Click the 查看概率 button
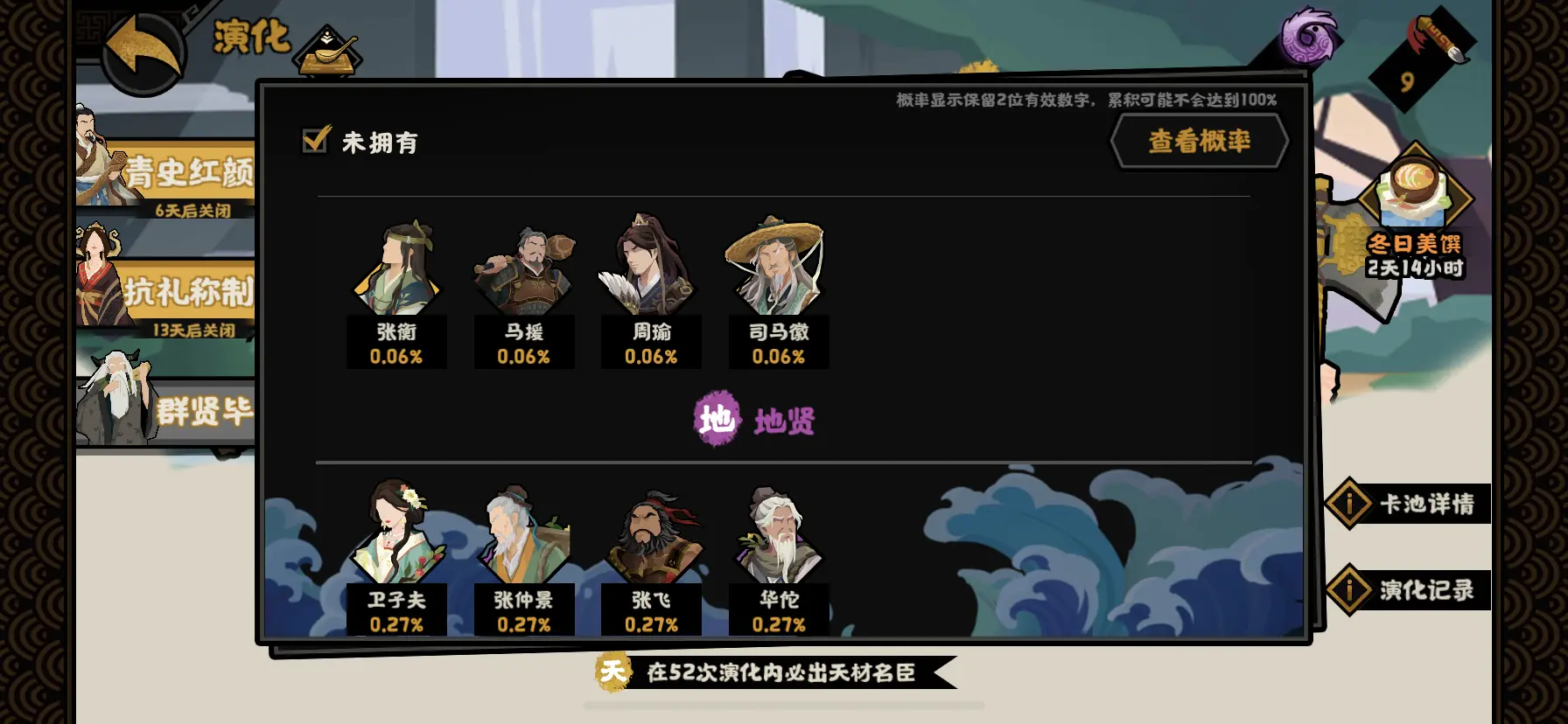The image size is (1568, 724). (x=1200, y=141)
